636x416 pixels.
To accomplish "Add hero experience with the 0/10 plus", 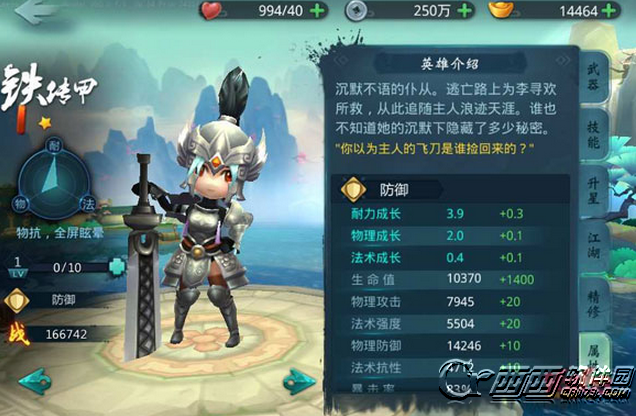I will pyautogui.click(x=117, y=267).
